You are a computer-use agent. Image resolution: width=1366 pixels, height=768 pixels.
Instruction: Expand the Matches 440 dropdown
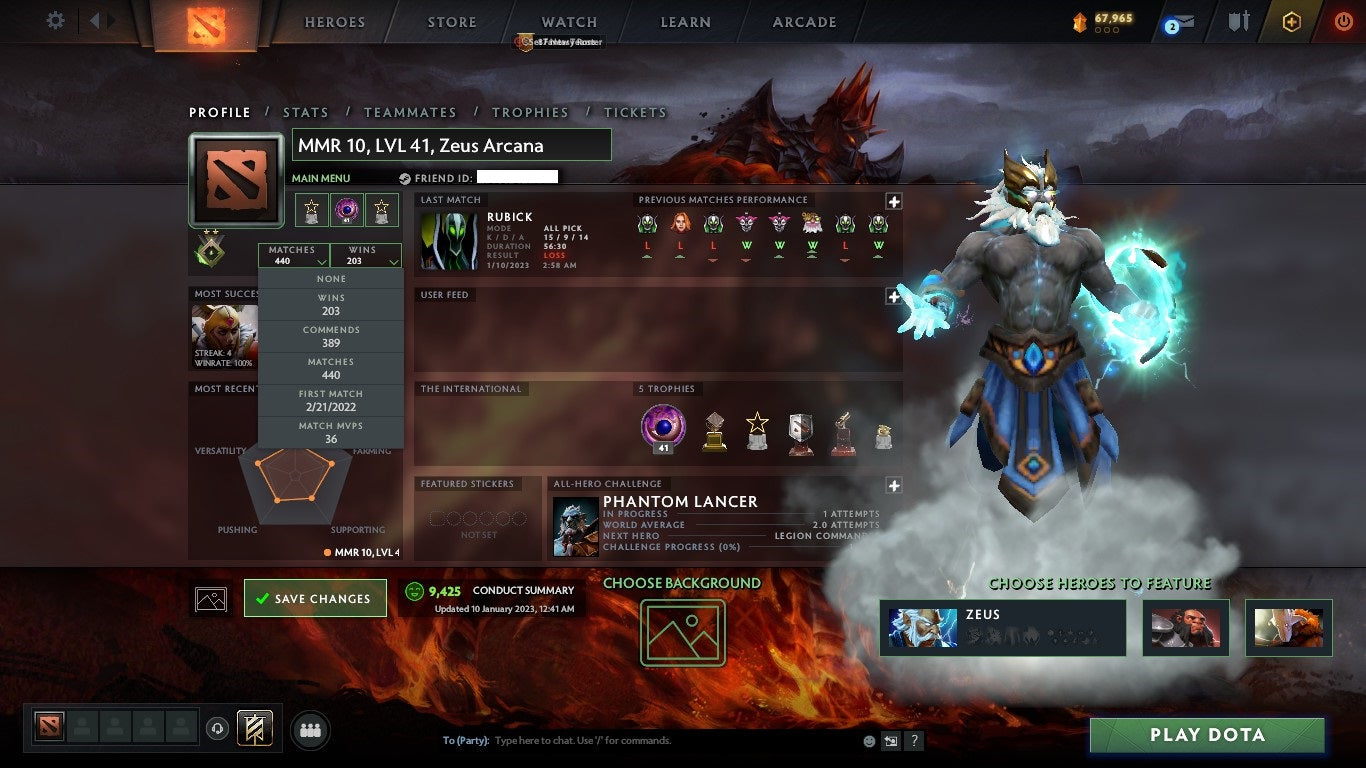pos(293,255)
